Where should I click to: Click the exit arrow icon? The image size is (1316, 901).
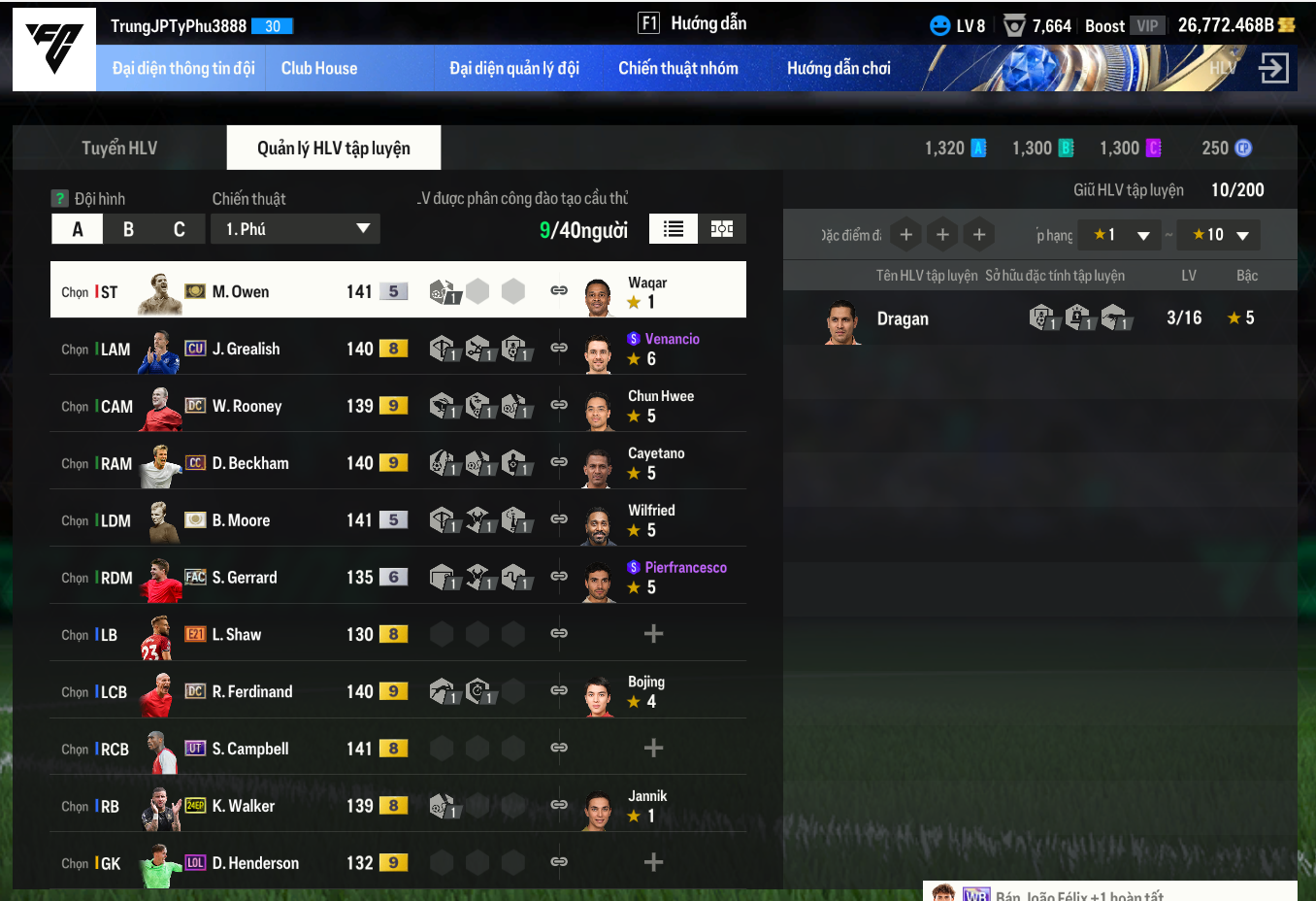(x=1273, y=68)
